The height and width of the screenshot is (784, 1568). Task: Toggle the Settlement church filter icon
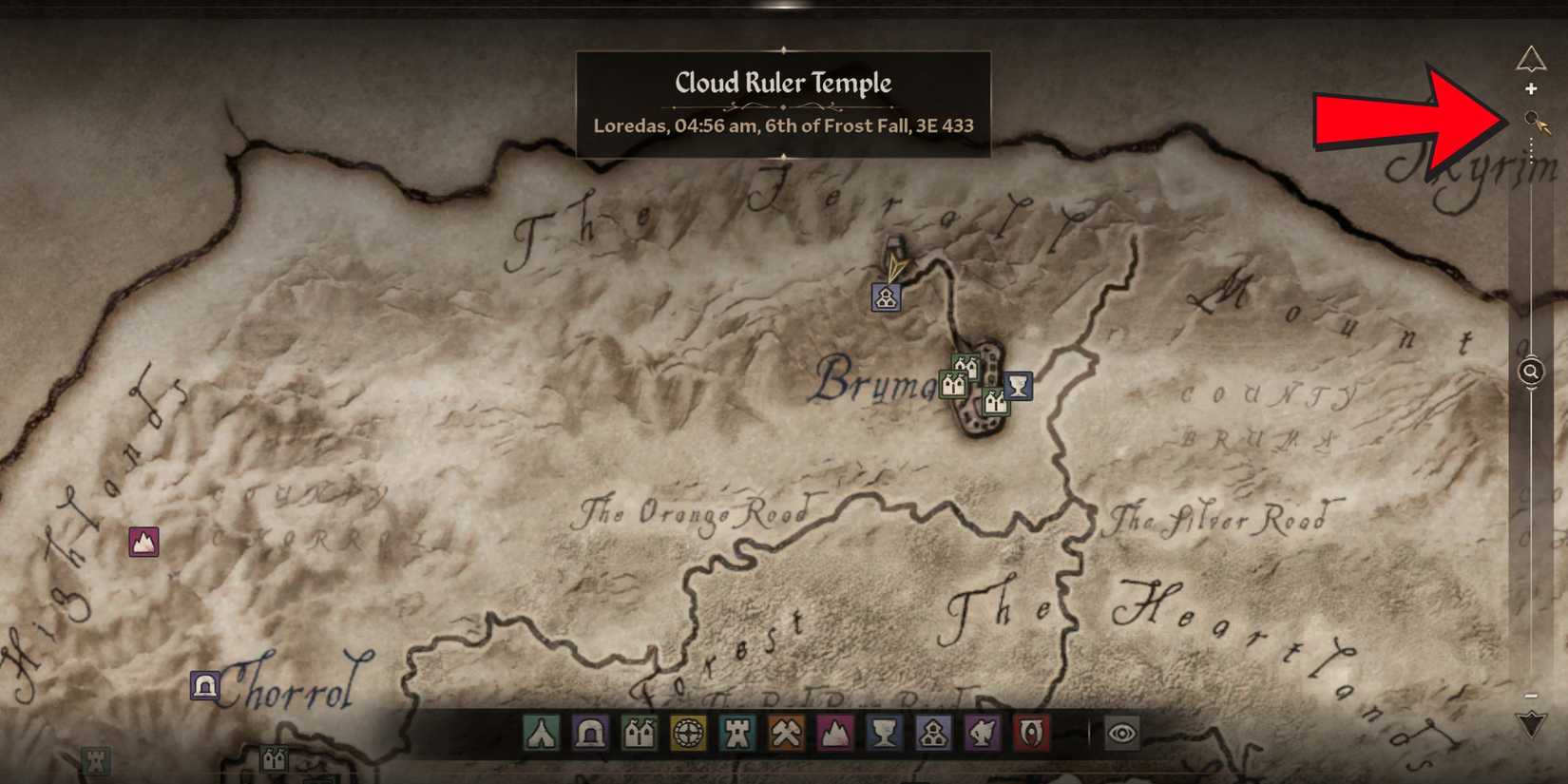coord(935,733)
